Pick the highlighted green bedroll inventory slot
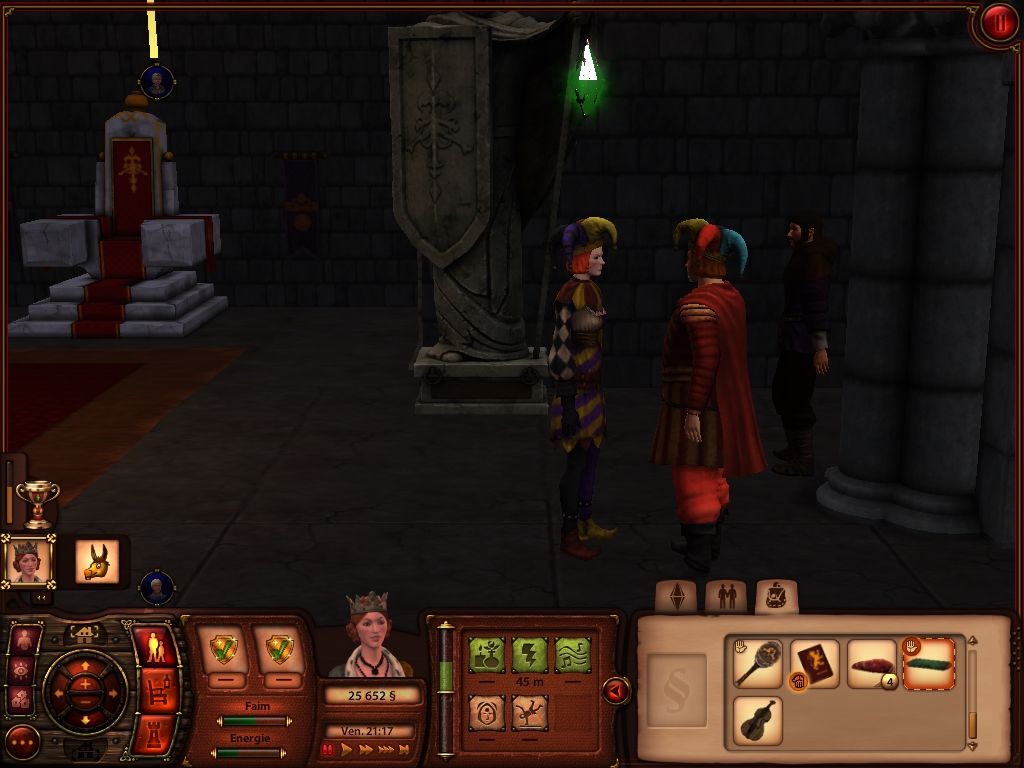 [x=928, y=664]
